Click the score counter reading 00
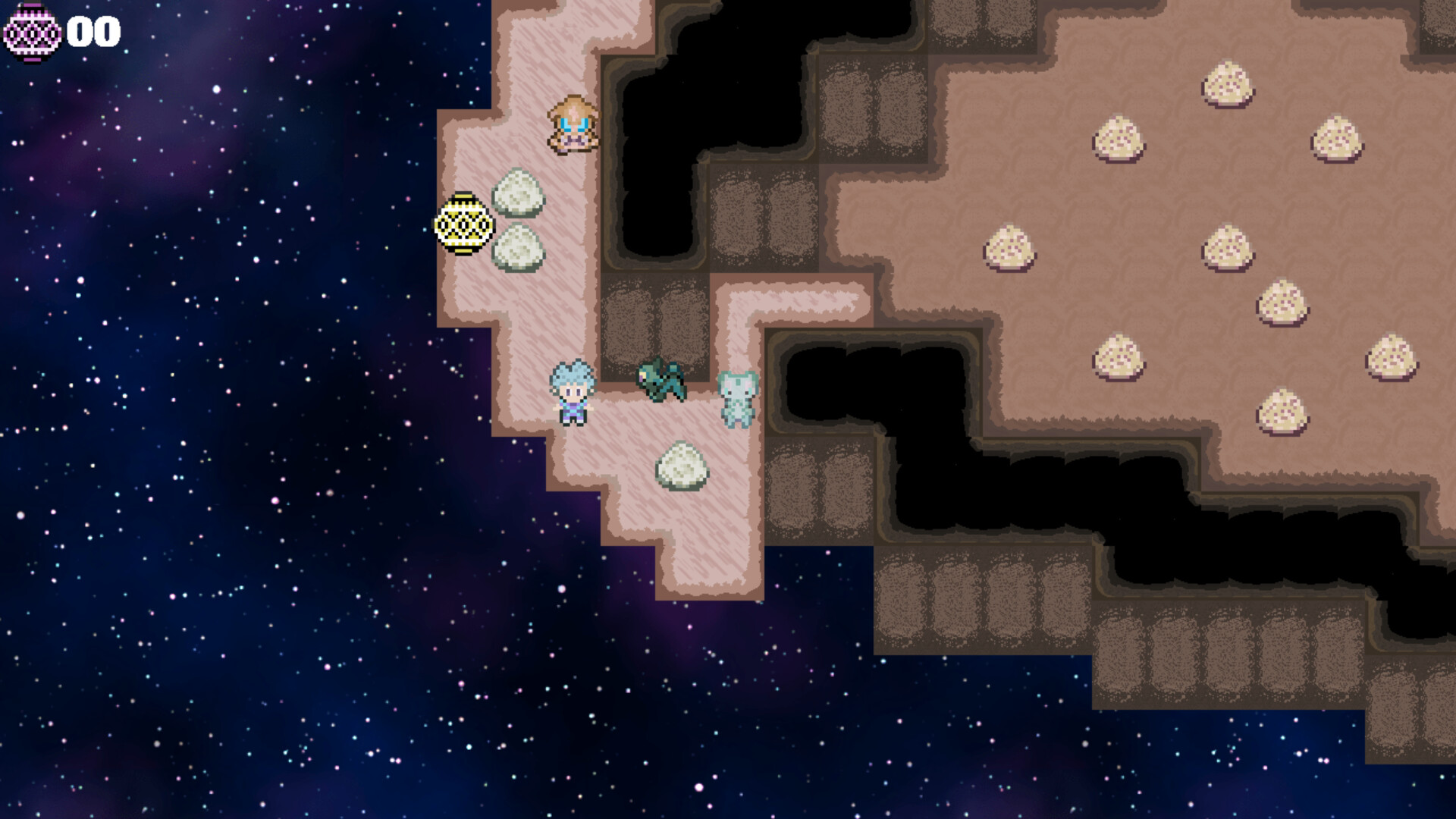The width and height of the screenshot is (1456, 819). [93, 32]
